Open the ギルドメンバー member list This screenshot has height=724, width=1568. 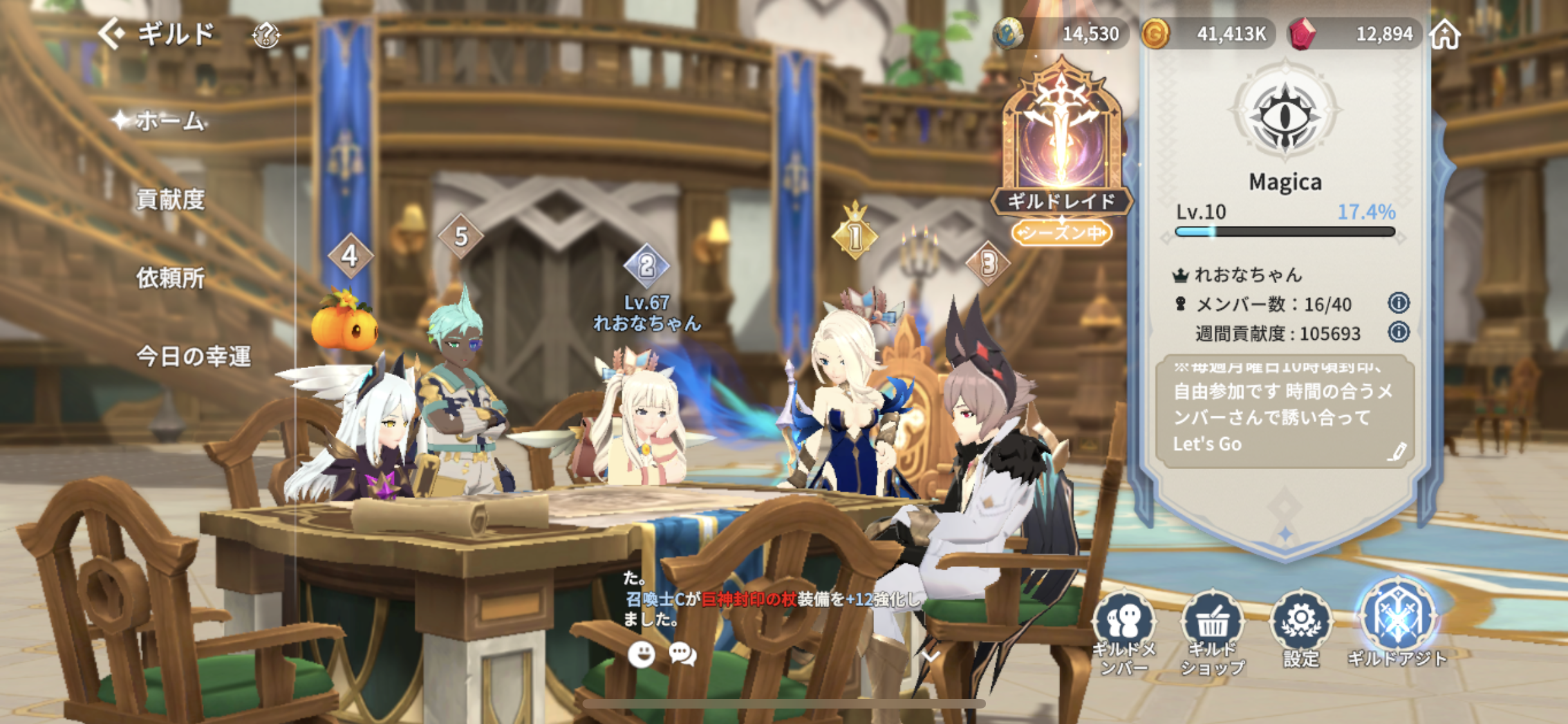[1124, 631]
